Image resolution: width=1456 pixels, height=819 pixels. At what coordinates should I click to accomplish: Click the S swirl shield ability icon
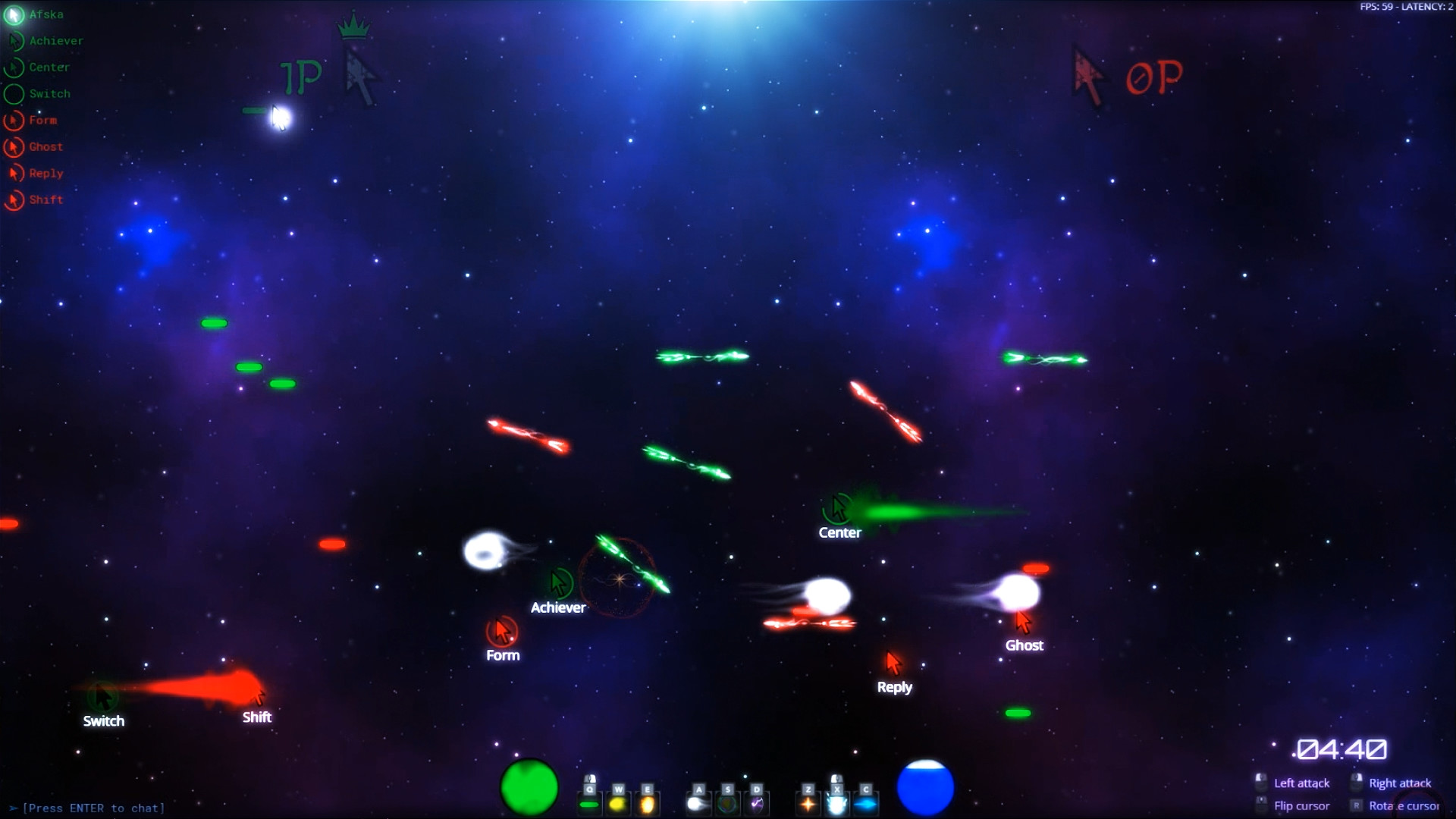tap(728, 804)
